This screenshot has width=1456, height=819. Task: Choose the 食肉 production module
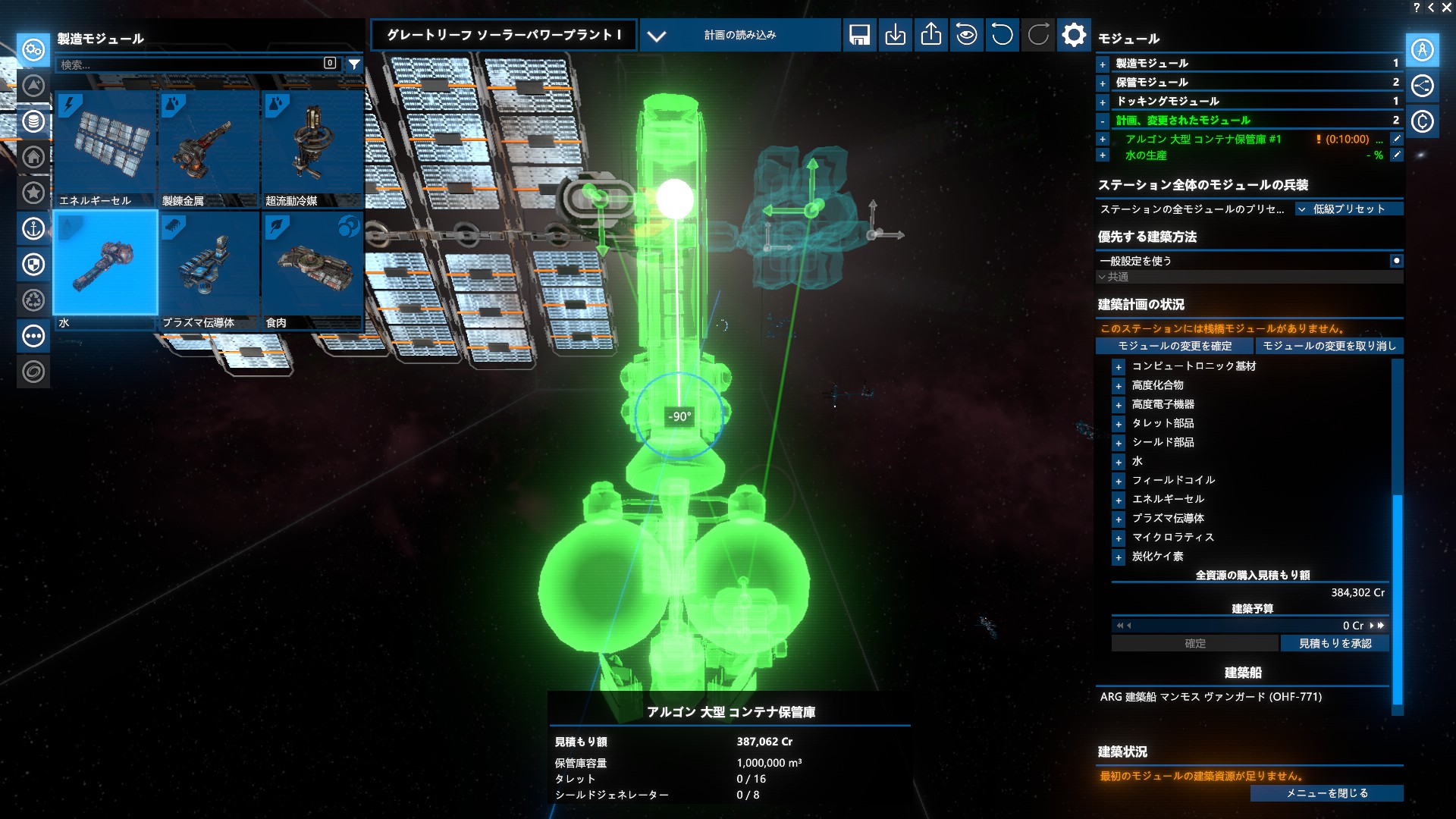pyautogui.click(x=312, y=270)
